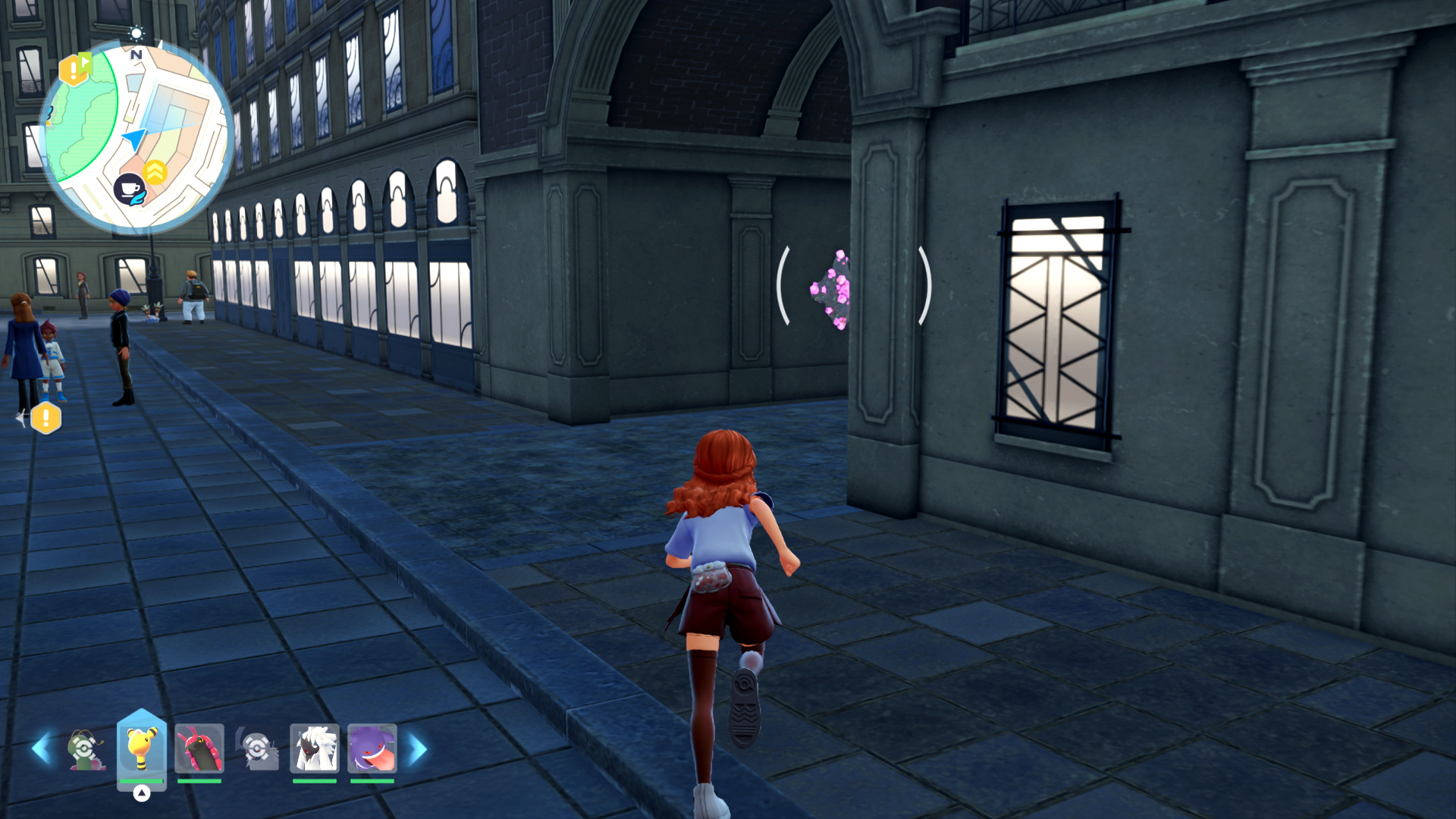Open the circular city minimap
The width and height of the screenshot is (1456, 819).
136,136
